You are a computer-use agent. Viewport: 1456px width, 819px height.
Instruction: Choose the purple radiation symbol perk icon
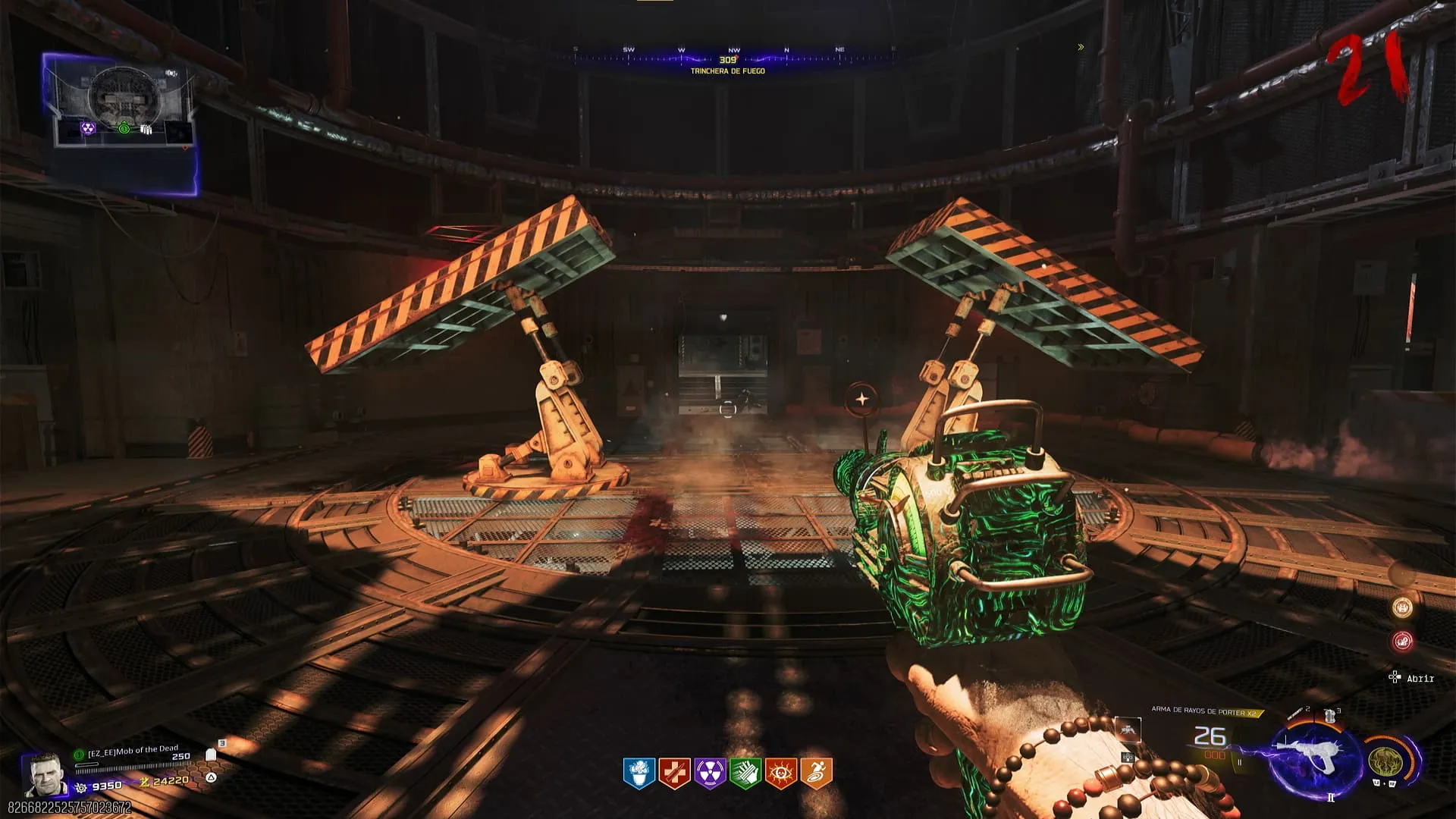point(710,773)
